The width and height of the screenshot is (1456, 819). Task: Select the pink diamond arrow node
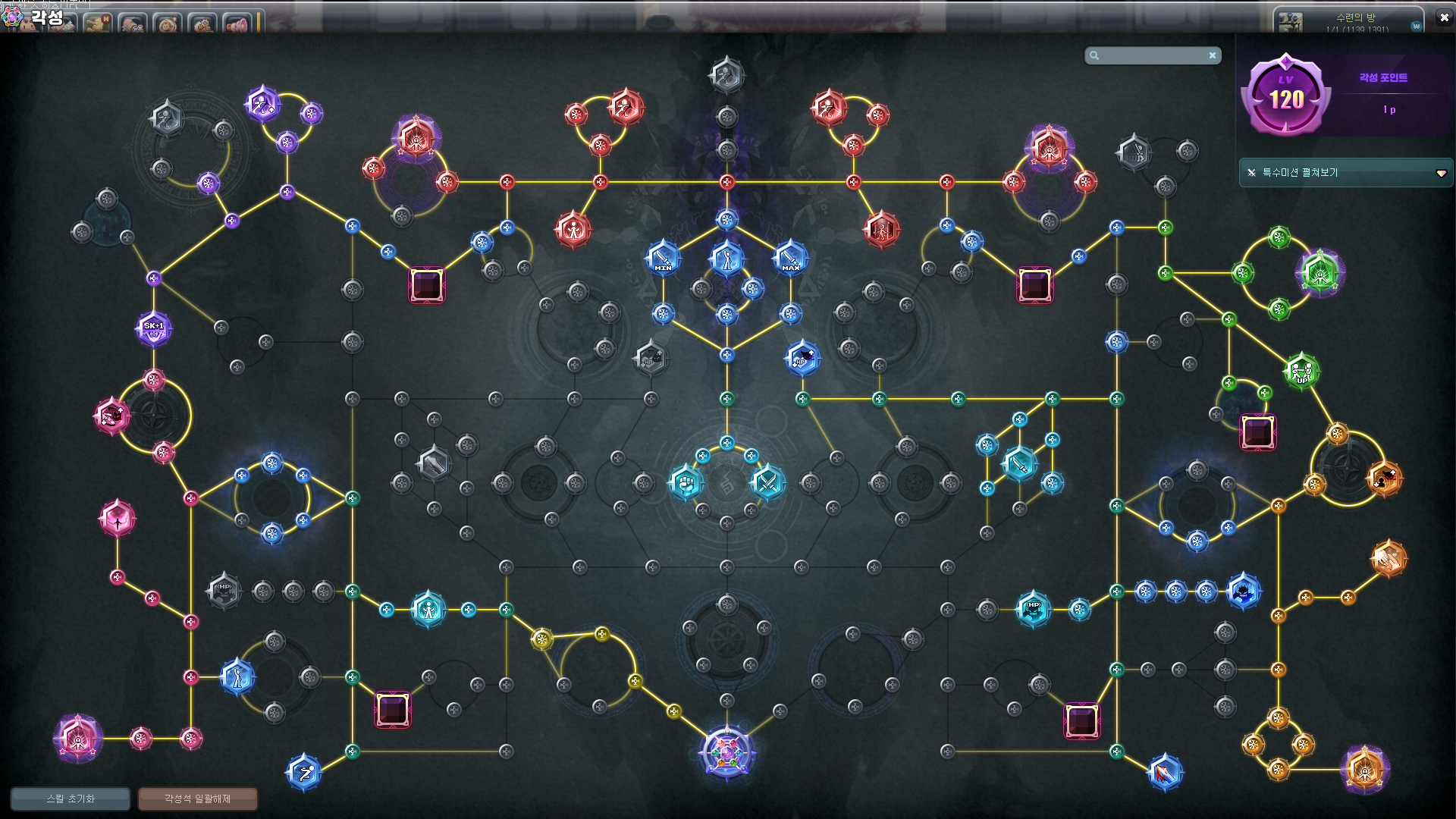click(118, 519)
